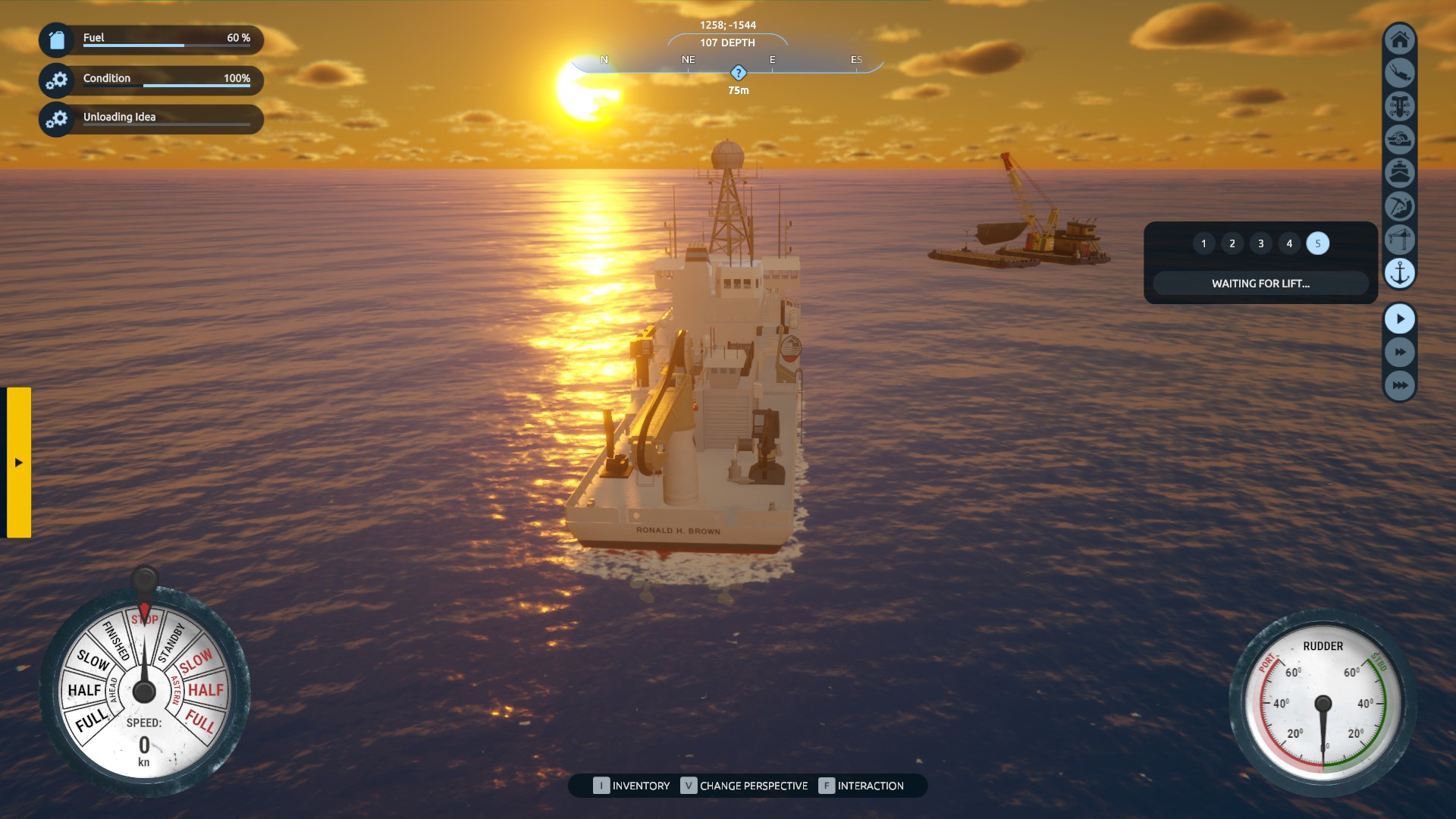
Task: Select highlighted step 5 in the lift panel
Action: pos(1318,243)
